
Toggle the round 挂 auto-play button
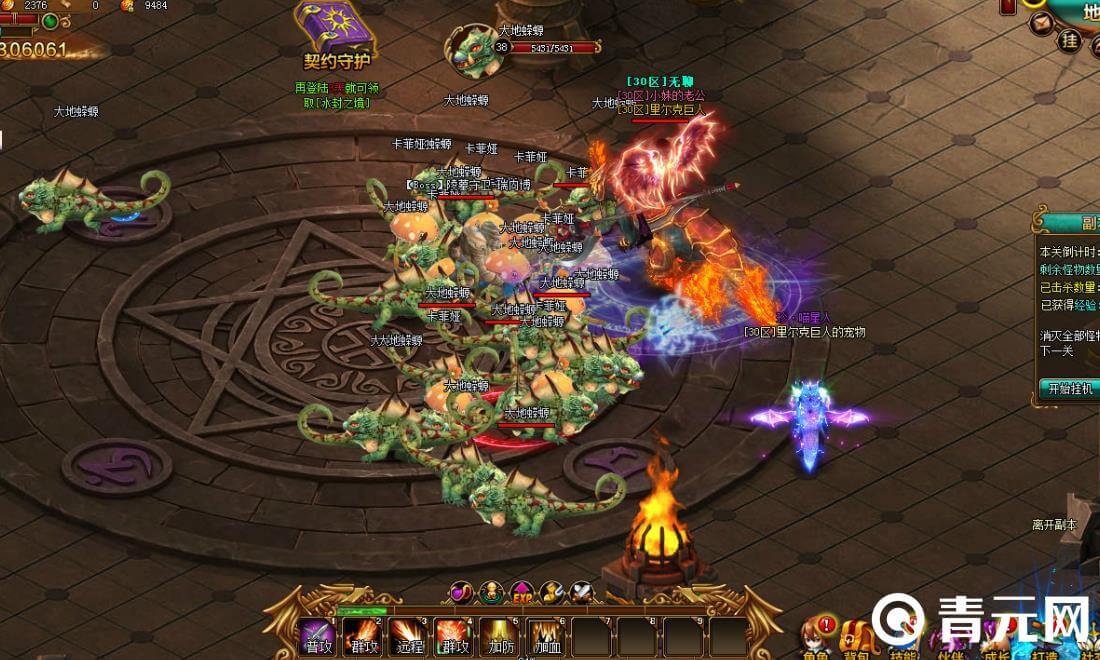[1069, 41]
